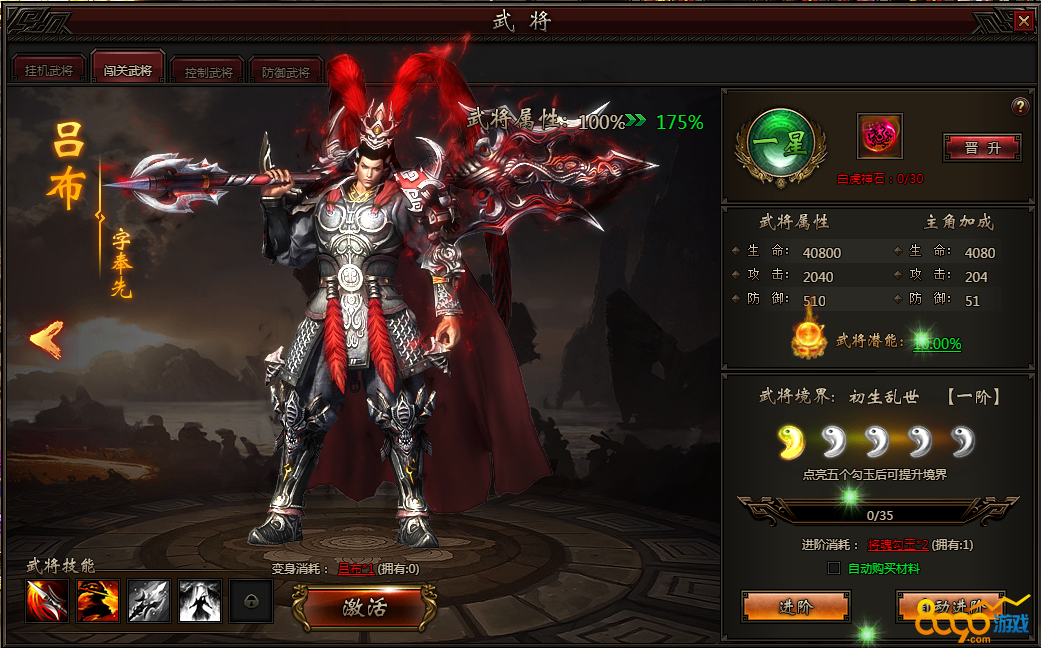
Task: Click the locked skill slot
Action: (x=250, y=600)
